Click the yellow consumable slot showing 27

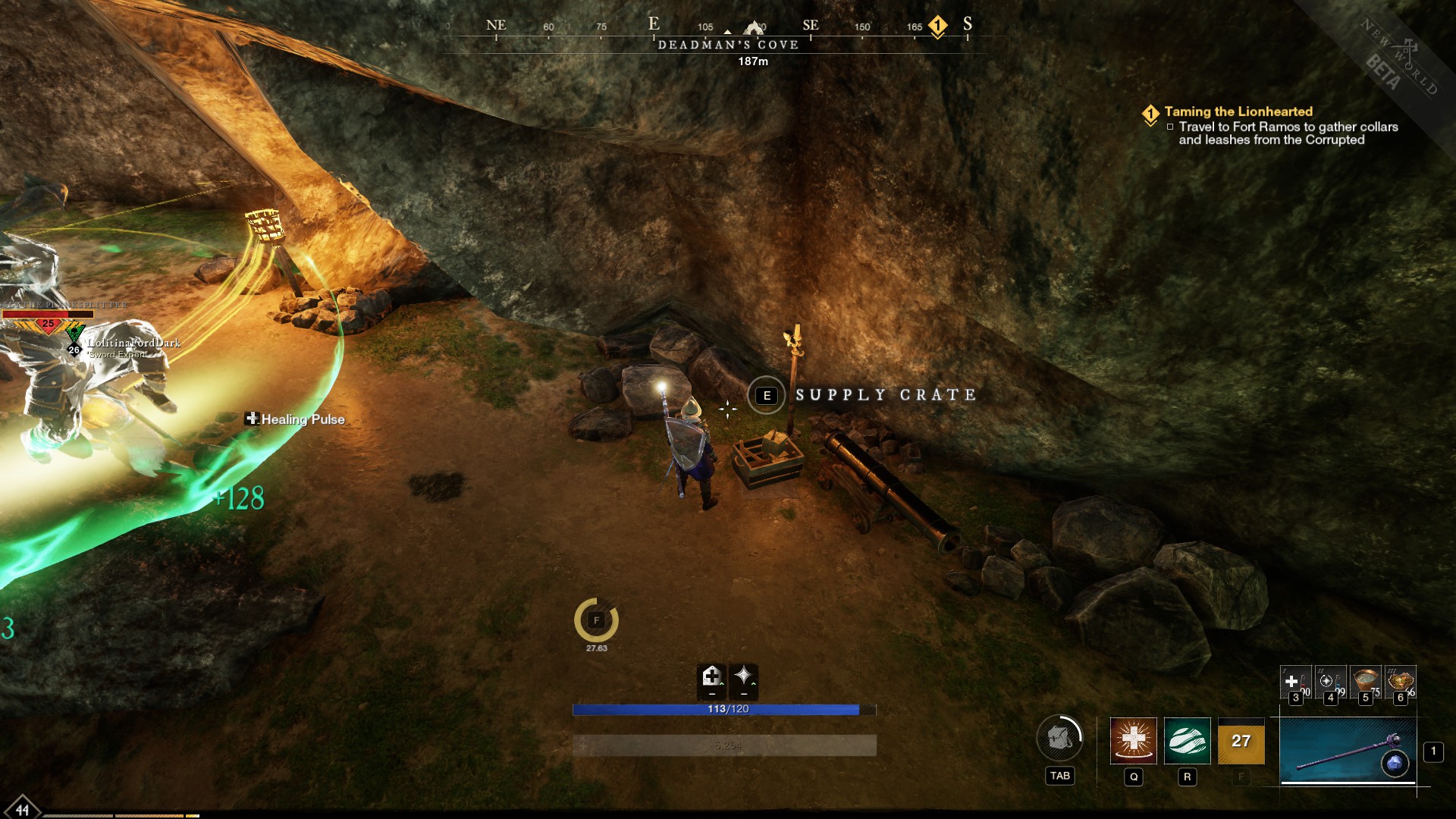coord(1241,741)
